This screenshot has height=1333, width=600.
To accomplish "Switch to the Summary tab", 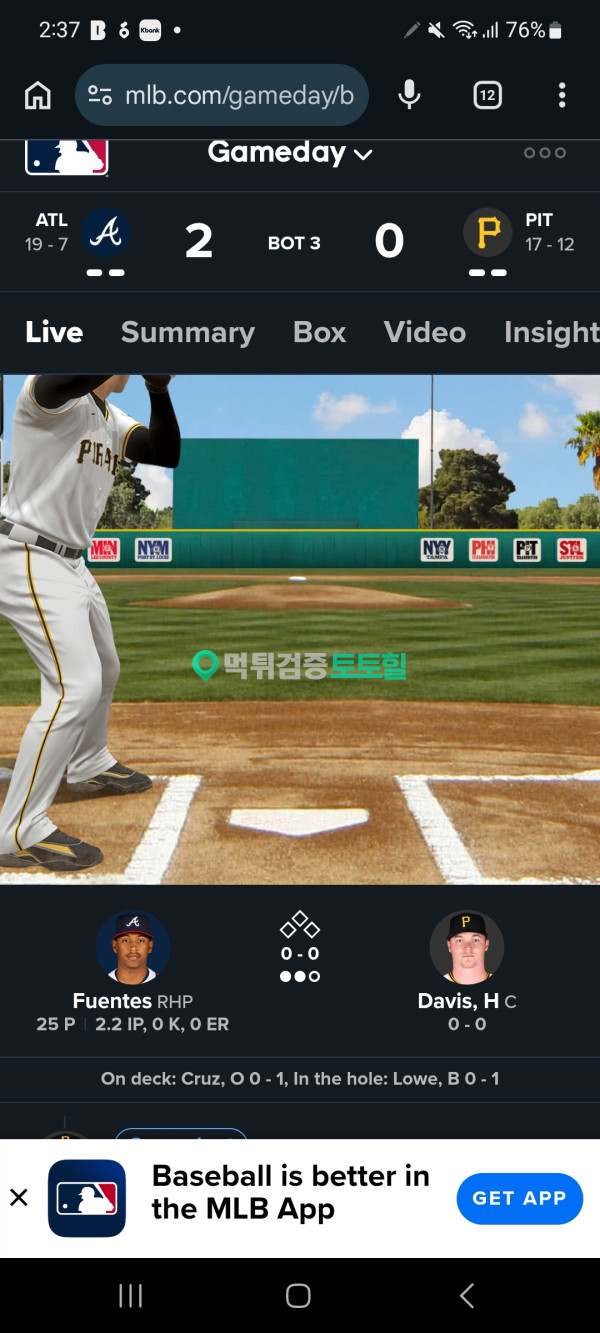I will pyautogui.click(x=187, y=332).
